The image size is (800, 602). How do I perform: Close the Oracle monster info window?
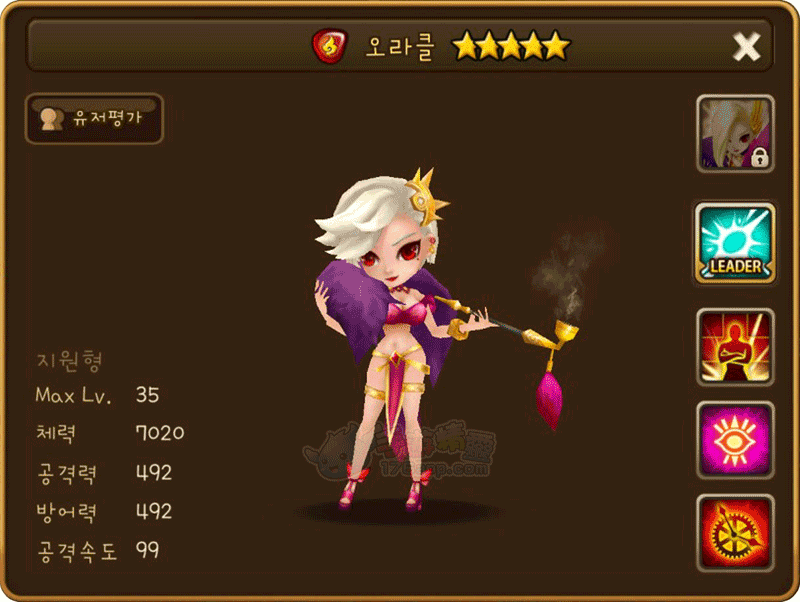pyautogui.click(x=746, y=46)
